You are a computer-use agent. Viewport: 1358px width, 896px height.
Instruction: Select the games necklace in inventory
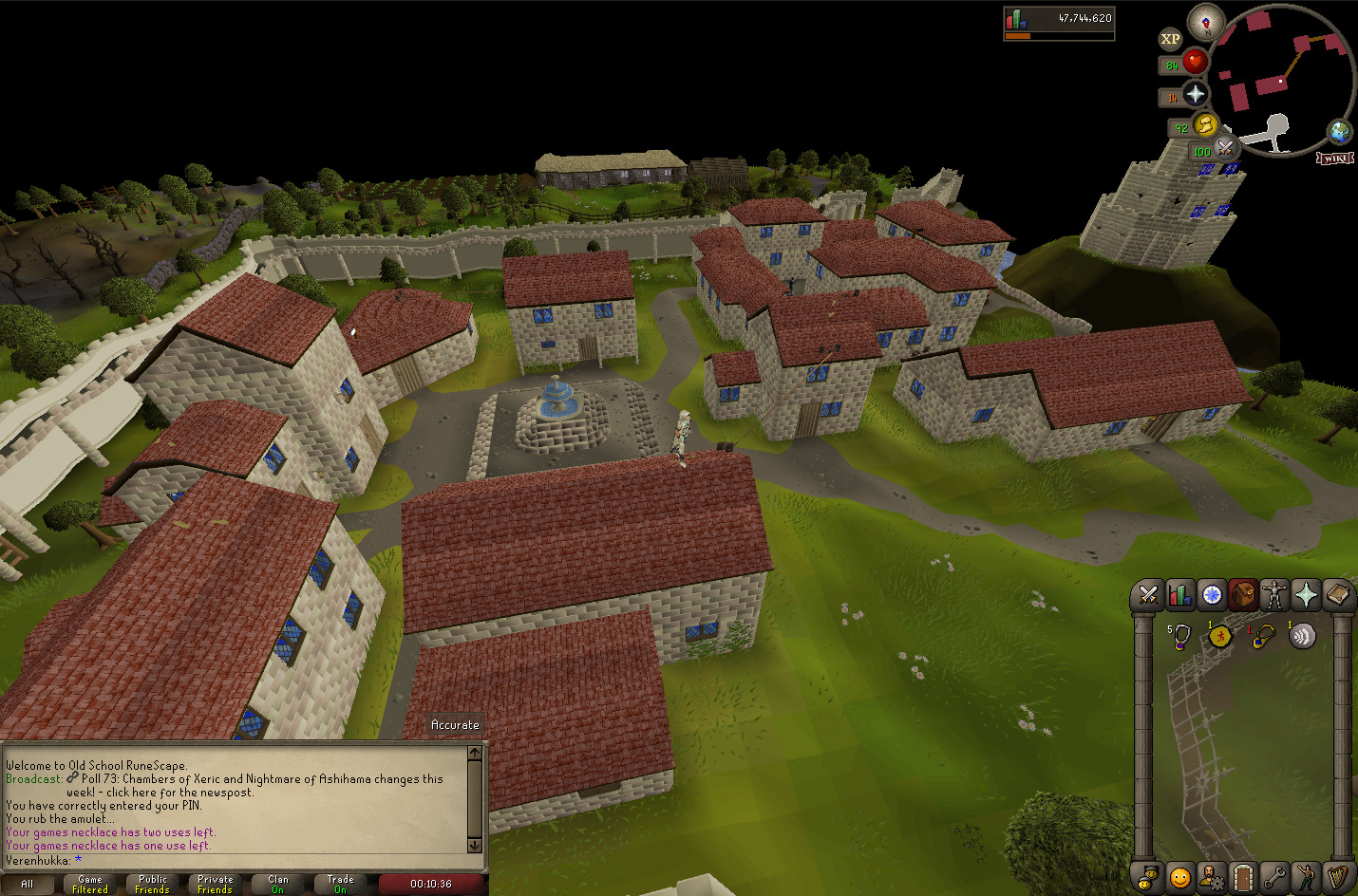(1180, 636)
